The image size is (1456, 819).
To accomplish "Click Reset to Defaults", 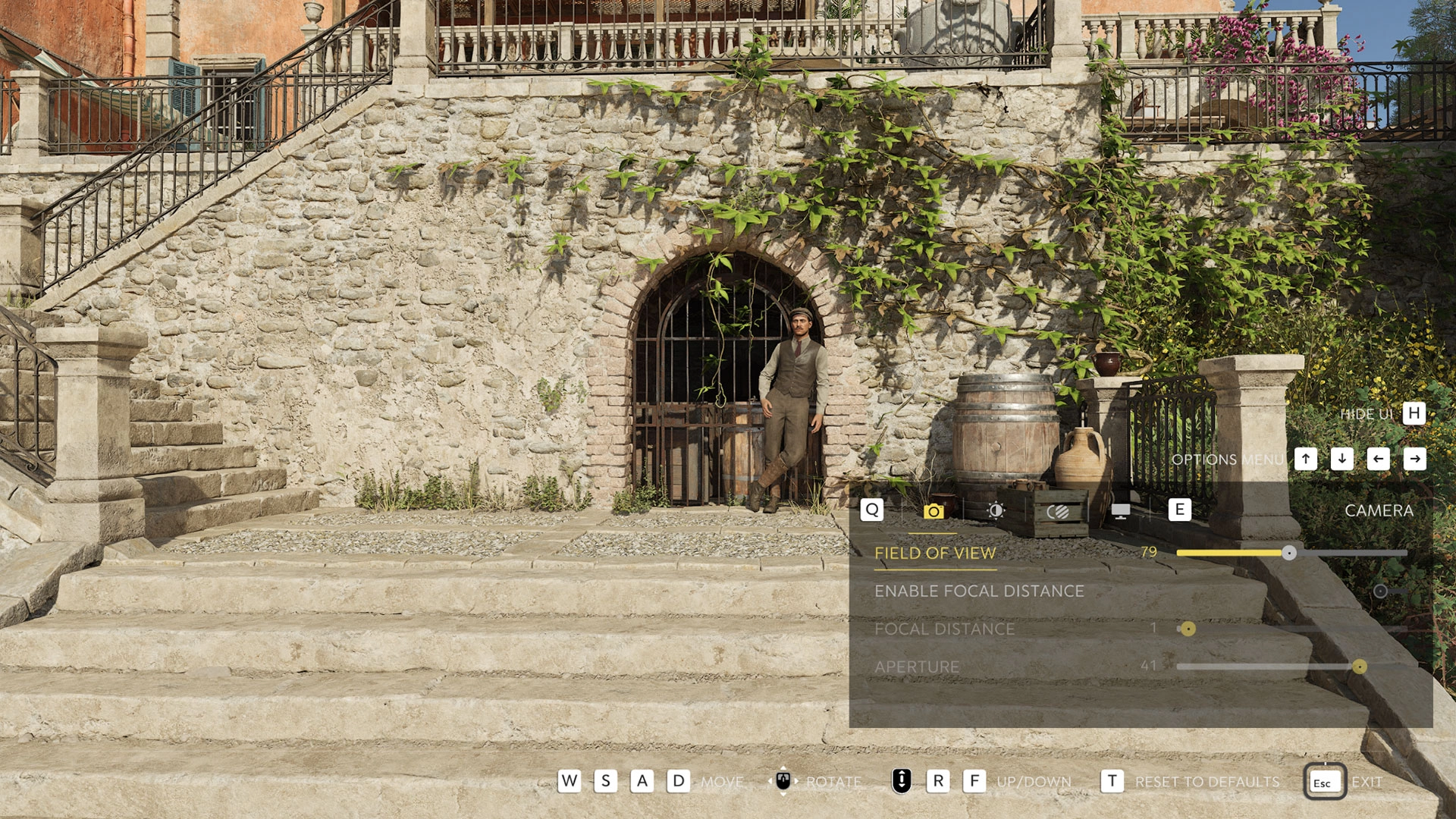I will 1112,780.
